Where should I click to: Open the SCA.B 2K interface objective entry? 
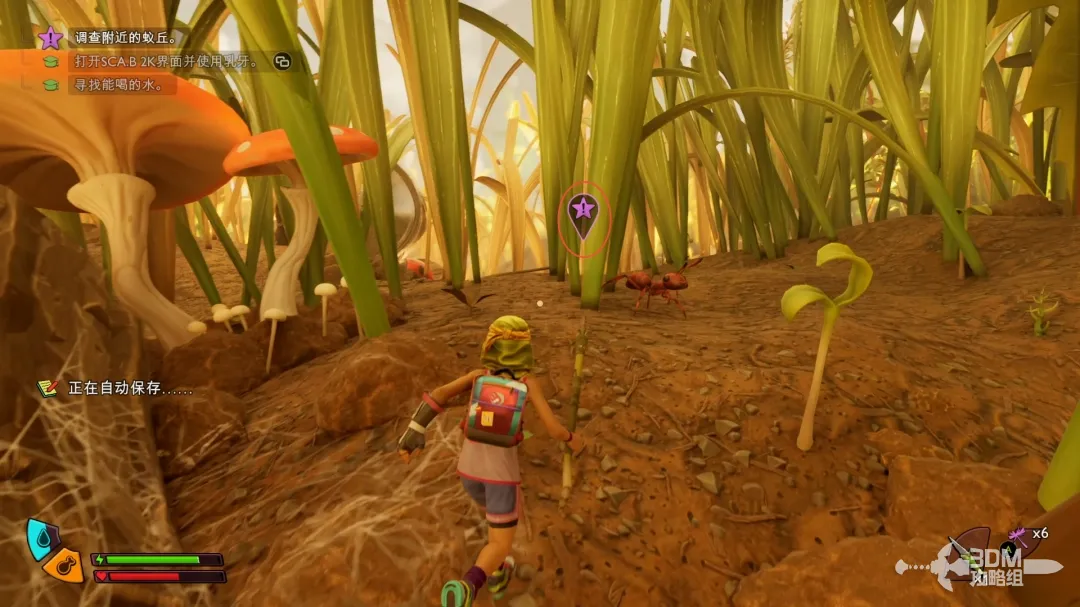[166, 62]
